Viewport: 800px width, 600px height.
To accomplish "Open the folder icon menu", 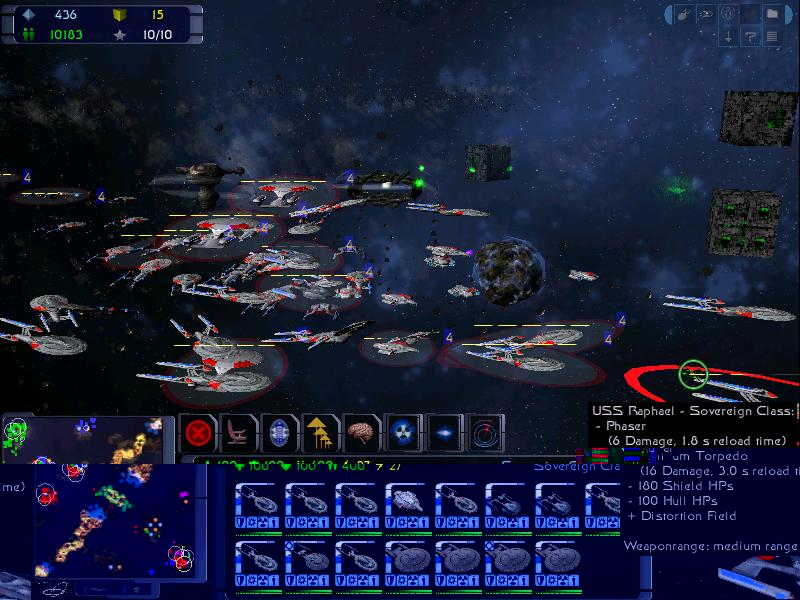I will click(773, 14).
